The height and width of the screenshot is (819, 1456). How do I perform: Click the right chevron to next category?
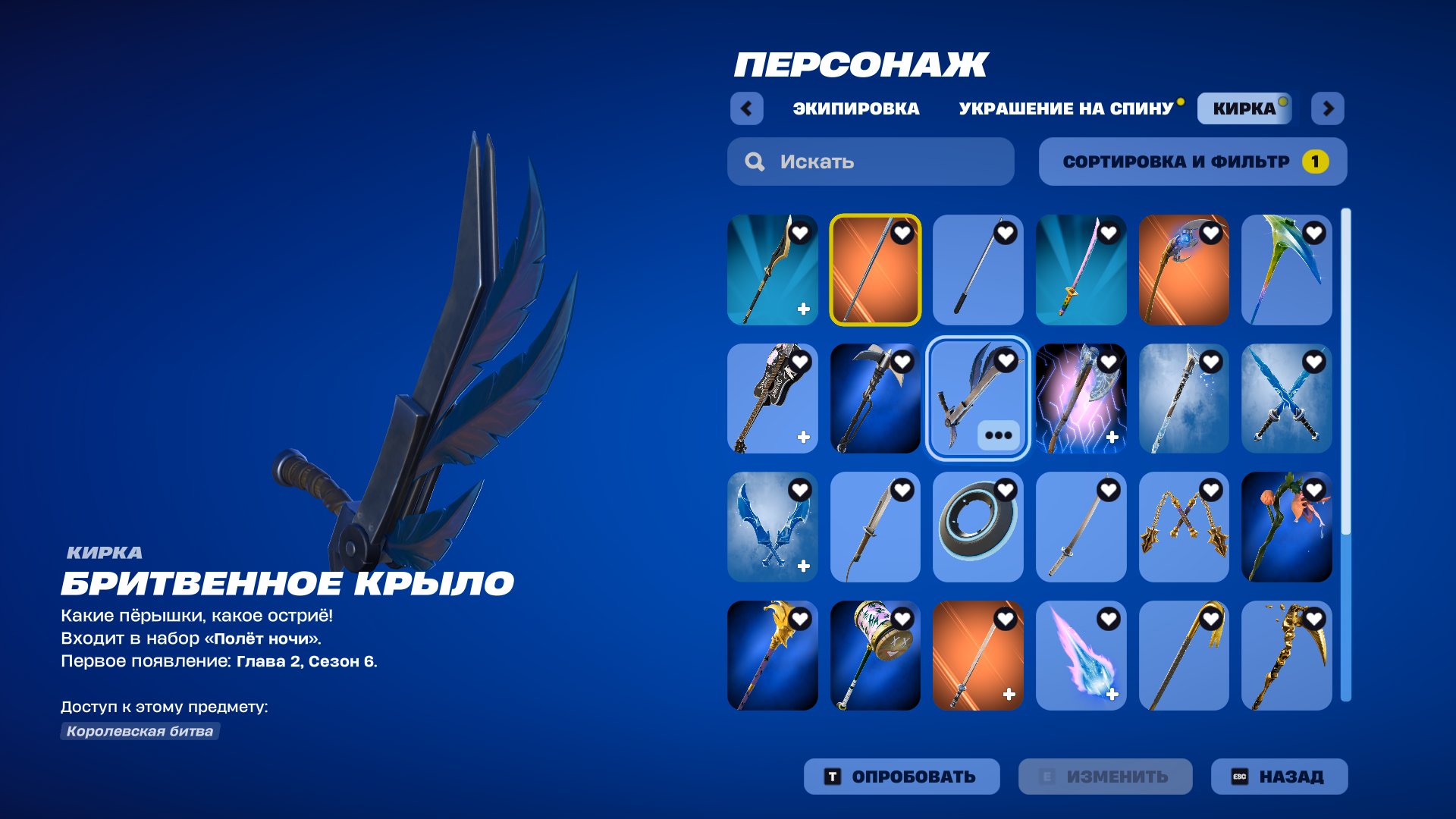pos(1329,109)
